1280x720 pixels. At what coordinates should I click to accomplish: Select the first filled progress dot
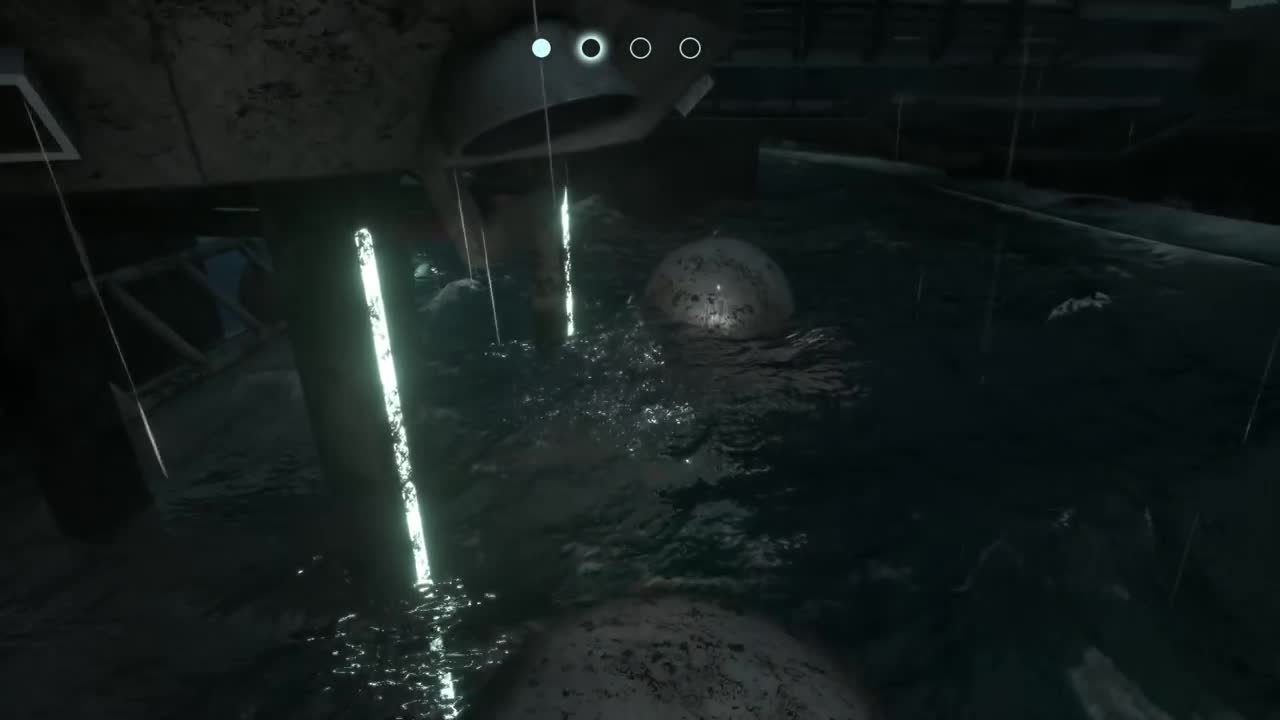(x=541, y=47)
